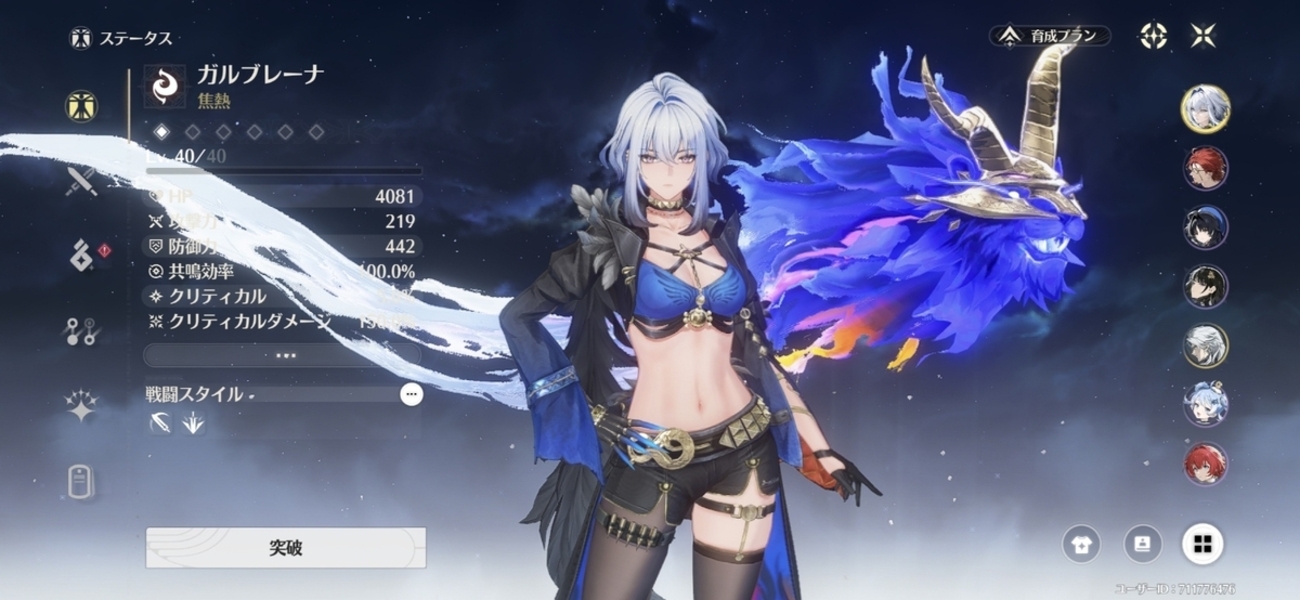Switch to the weapon tab with sword icon
This screenshot has height=600, width=1300.
point(81,181)
